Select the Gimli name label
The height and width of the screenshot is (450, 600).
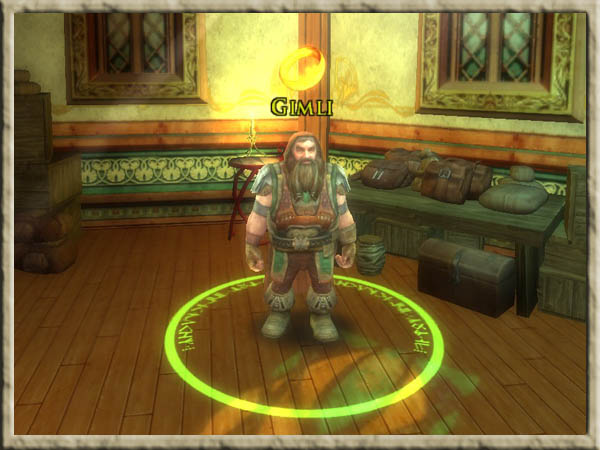(300, 103)
